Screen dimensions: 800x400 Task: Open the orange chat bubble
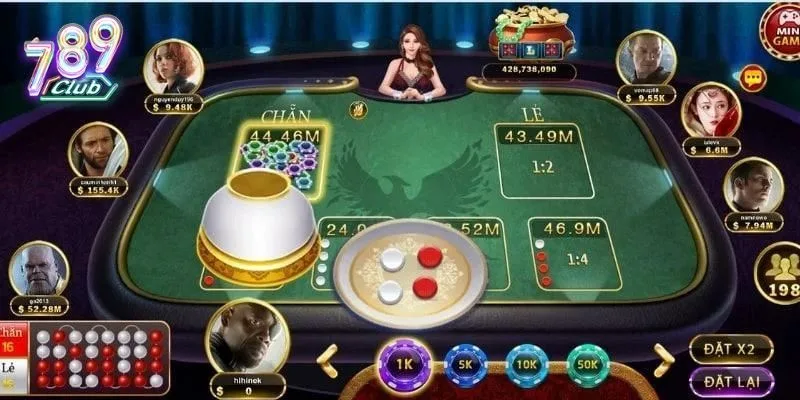point(752,75)
